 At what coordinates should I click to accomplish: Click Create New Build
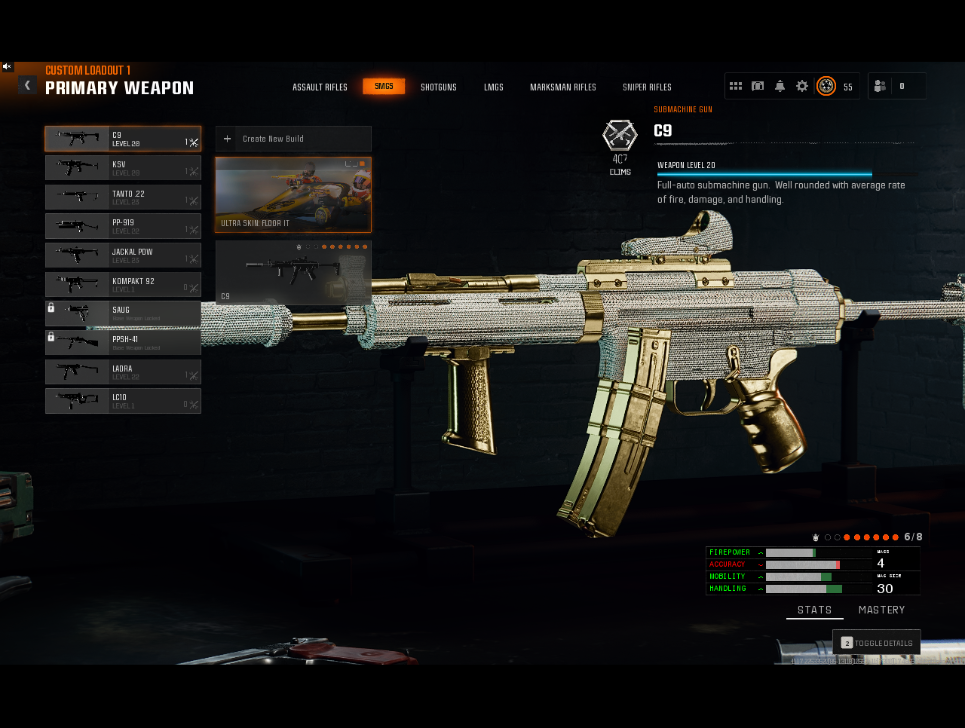click(x=293, y=139)
